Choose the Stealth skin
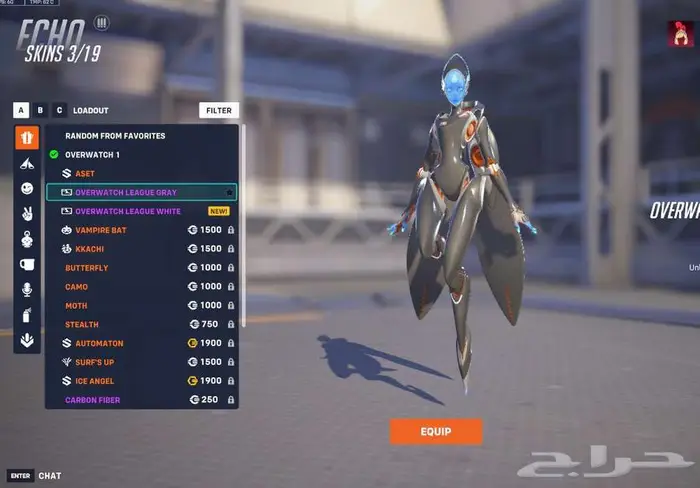Viewport: 700px width, 488px height. click(x=82, y=324)
